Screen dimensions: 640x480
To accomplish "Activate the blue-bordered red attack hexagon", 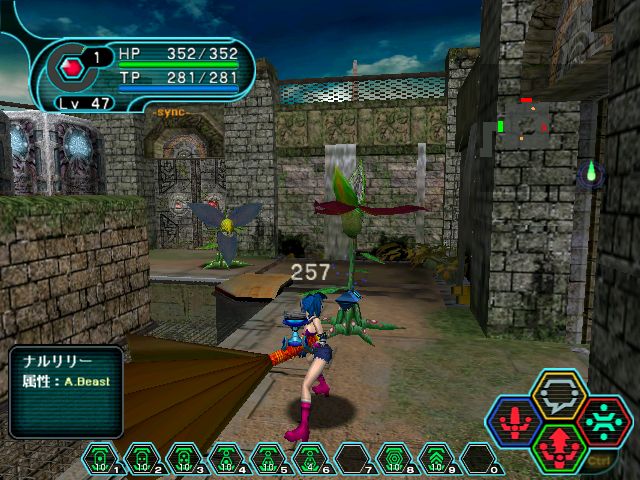I will coord(513,422).
